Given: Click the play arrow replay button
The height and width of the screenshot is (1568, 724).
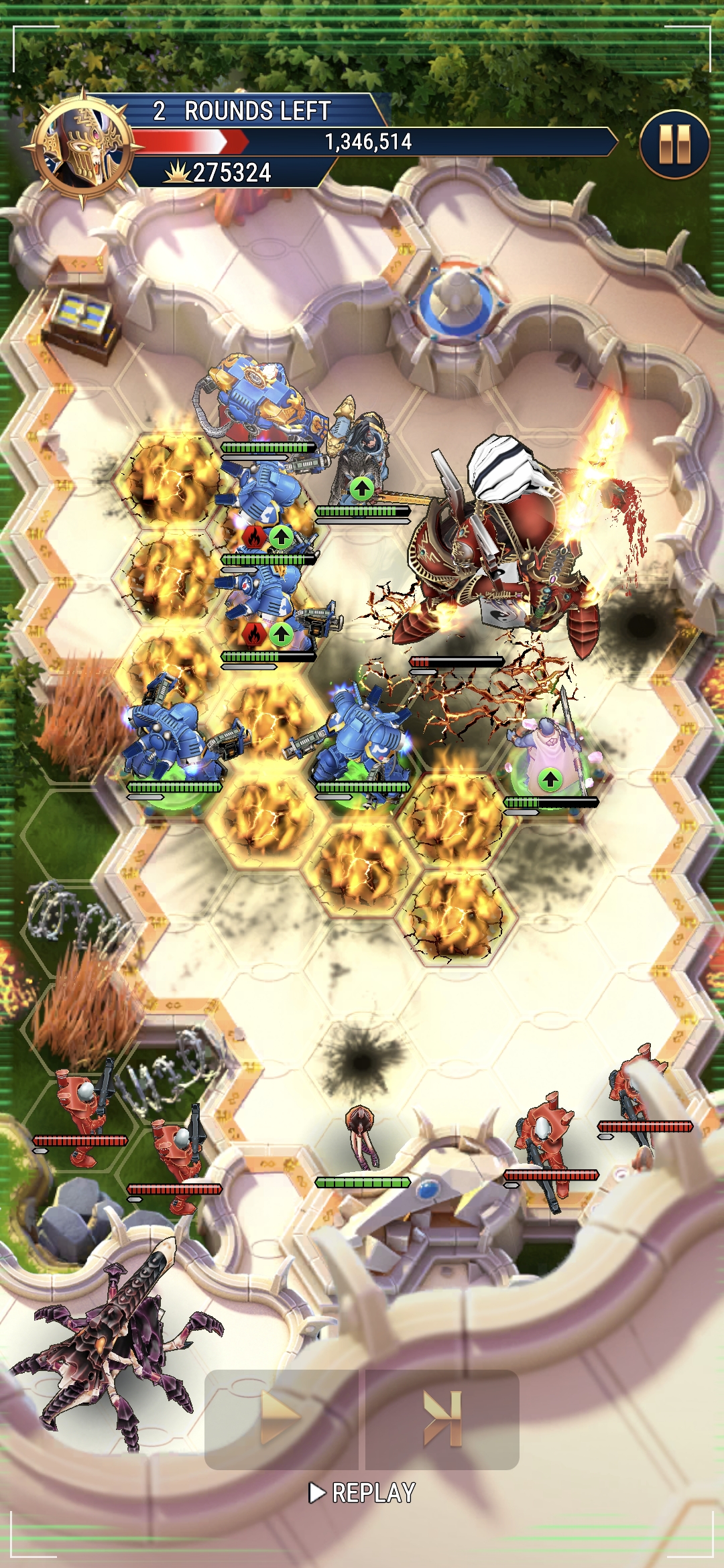Looking at the screenshot, I should [281, 1418].
